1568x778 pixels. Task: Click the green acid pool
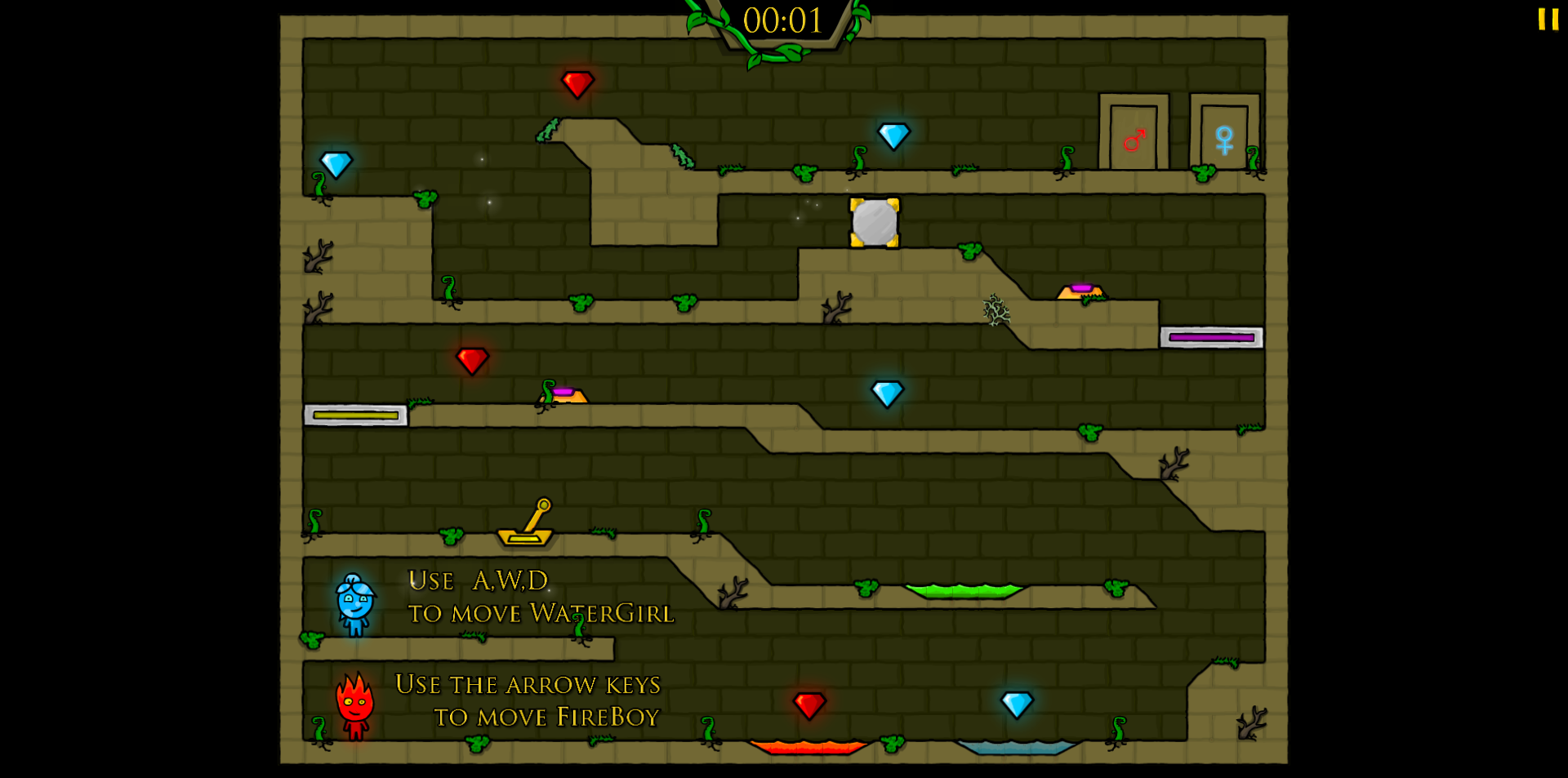pyautogui.click(x=964, y=589)
